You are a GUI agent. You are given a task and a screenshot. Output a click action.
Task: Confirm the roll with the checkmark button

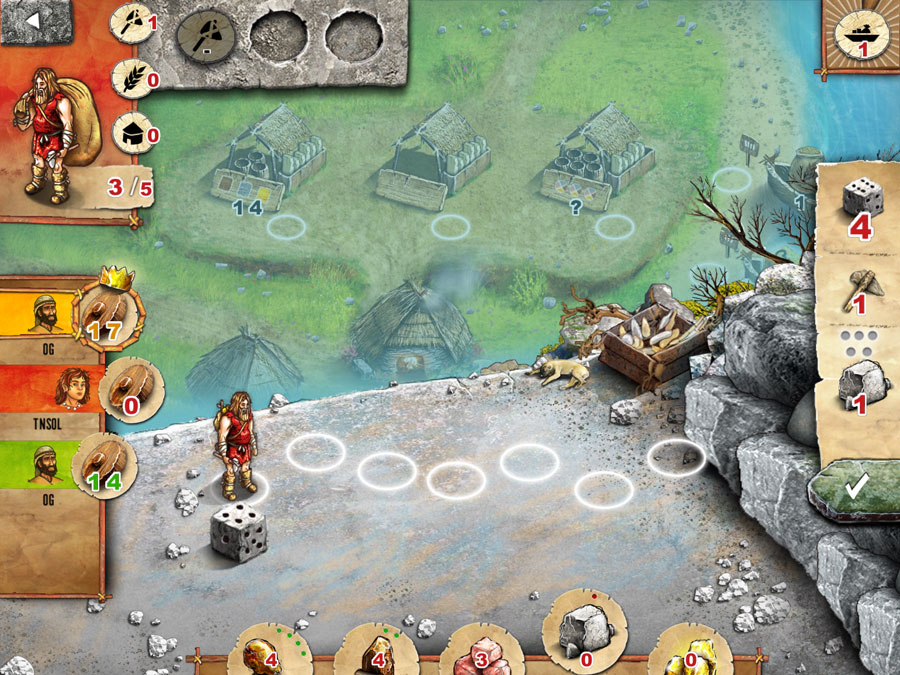[854, 487]
